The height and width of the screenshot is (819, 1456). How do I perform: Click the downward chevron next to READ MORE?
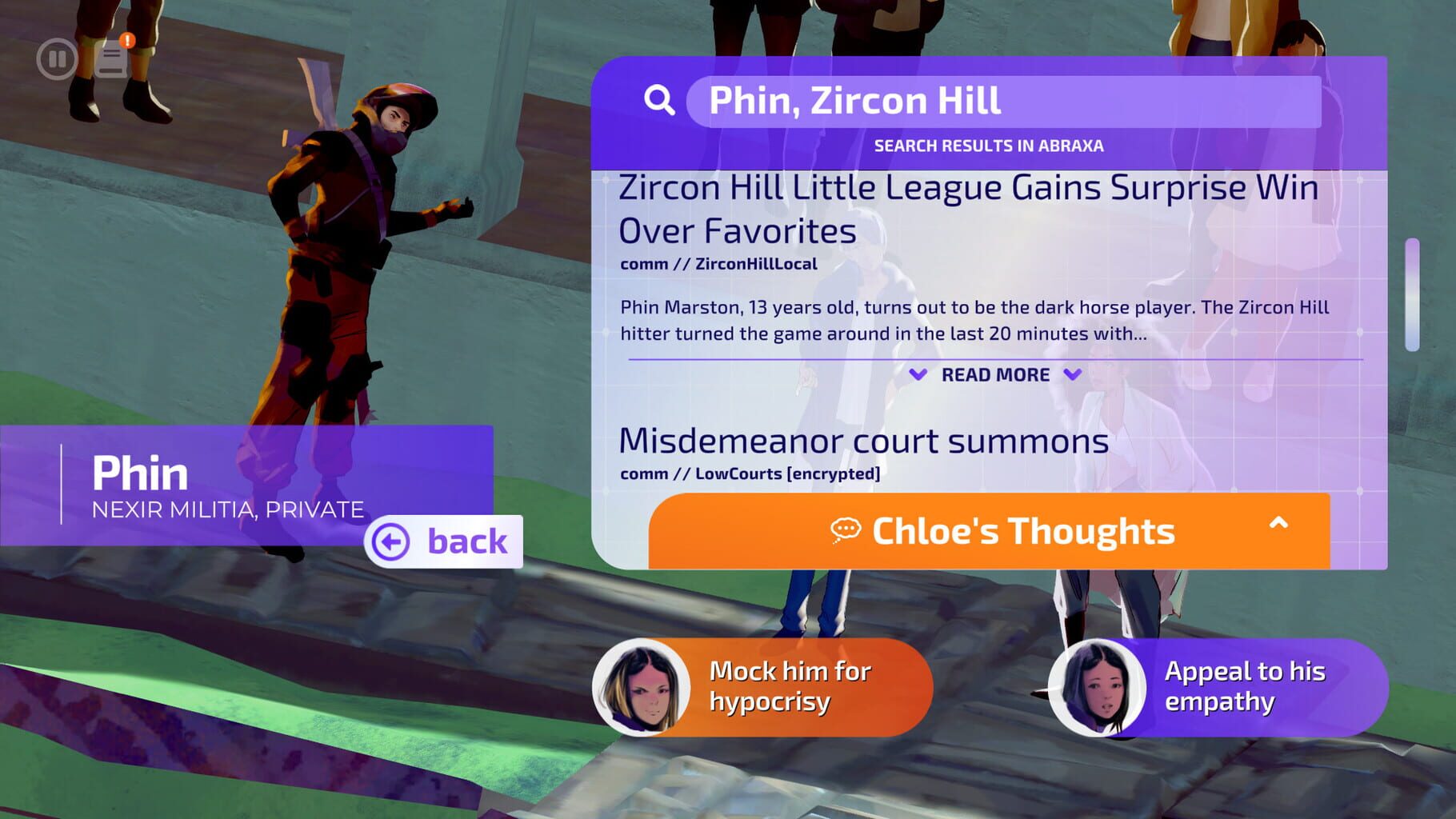coord(1073,374)
